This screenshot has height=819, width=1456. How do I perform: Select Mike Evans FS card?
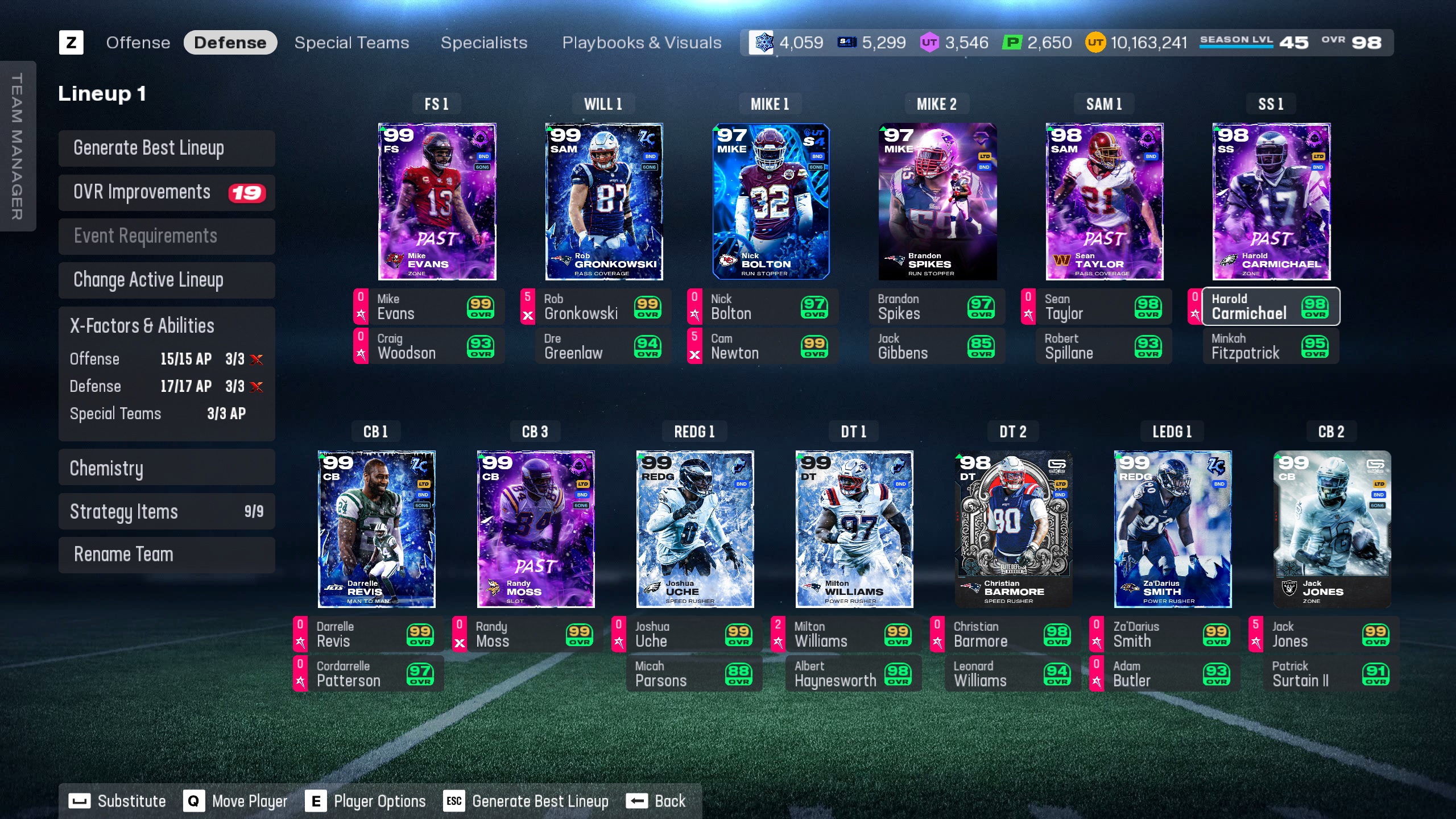point(437,201)
